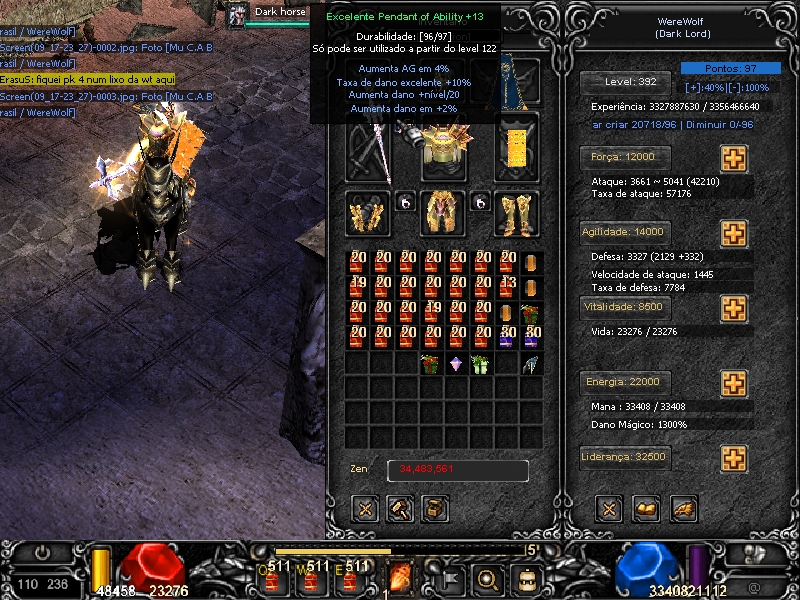Select the equipped golden pants slot

point(443,213)
